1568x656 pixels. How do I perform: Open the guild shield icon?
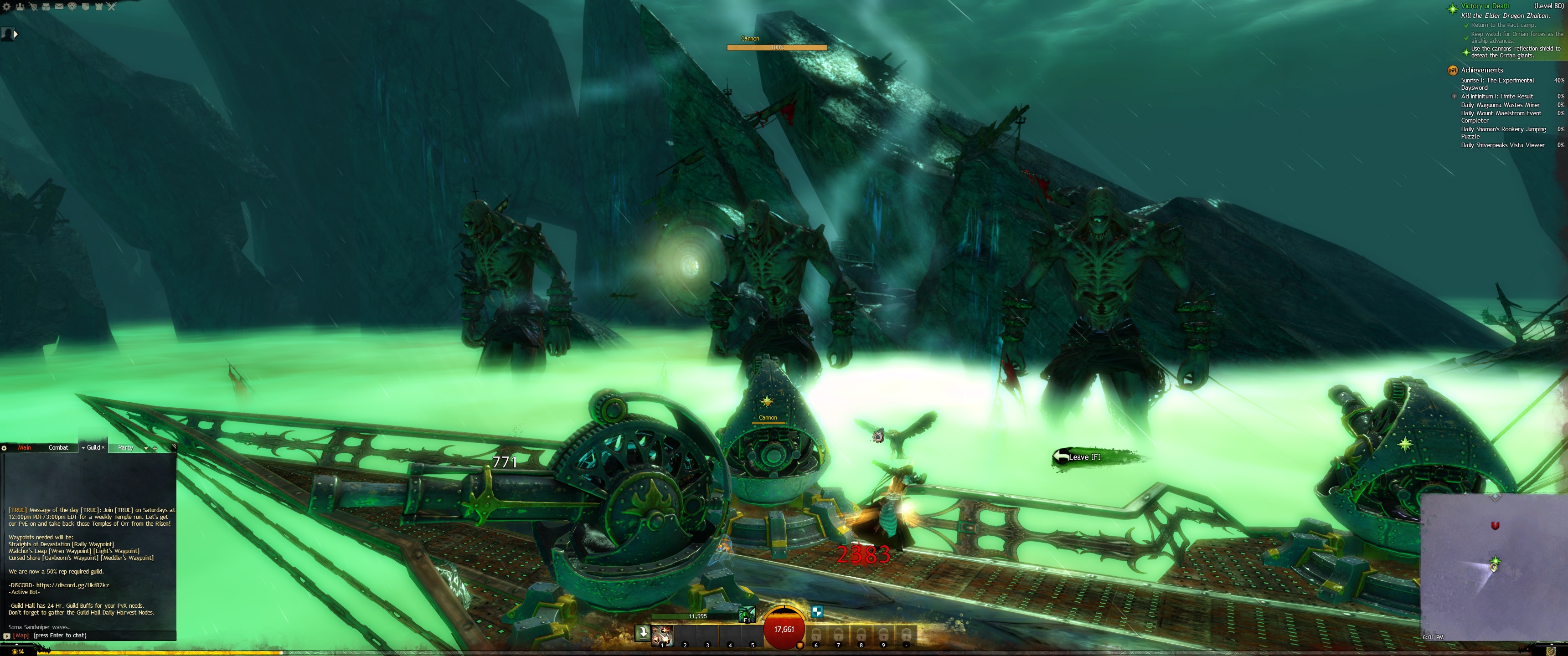pyautogui.click(x=85, y=7)
